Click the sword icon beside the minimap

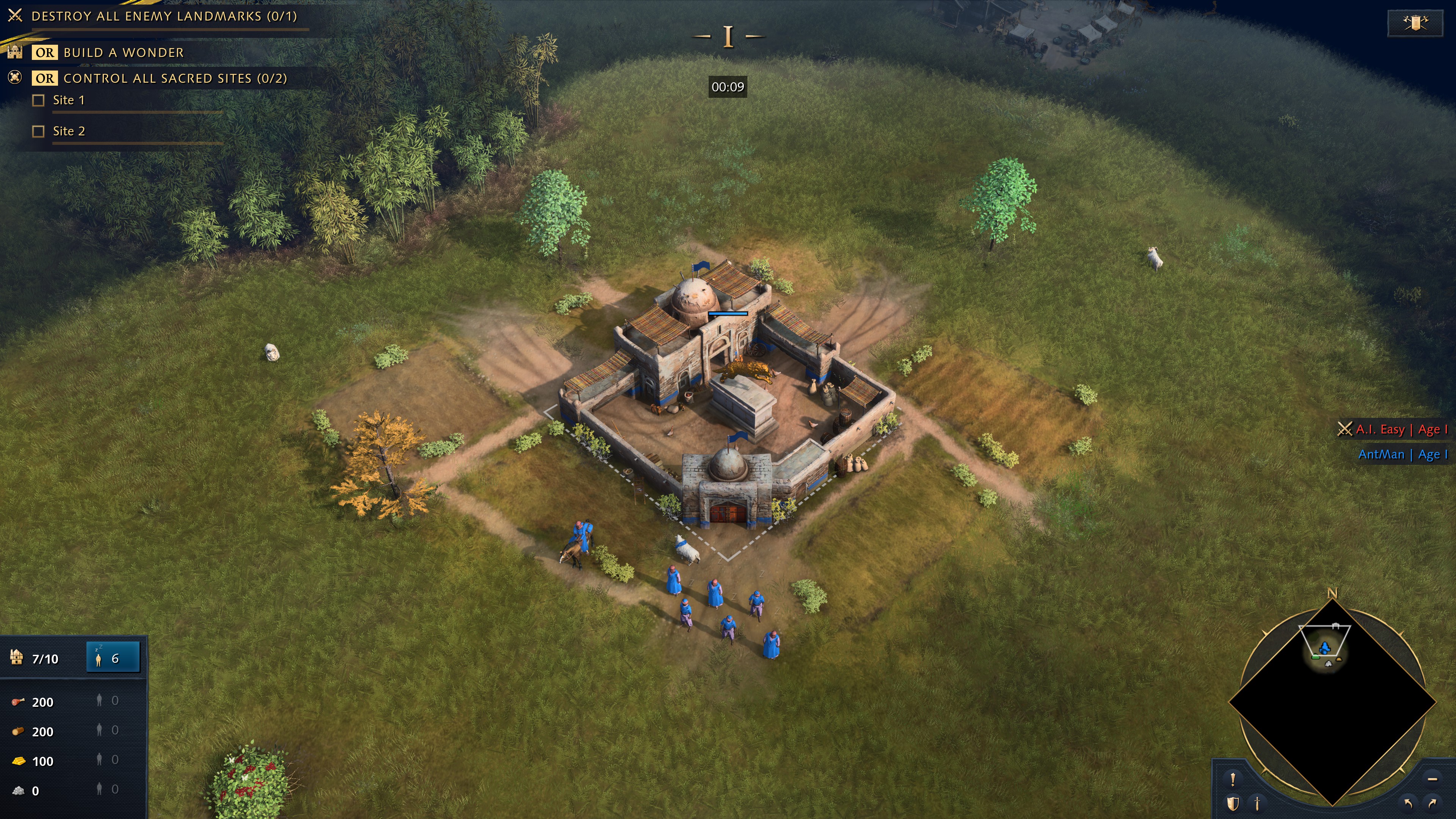[x=1258, y=803]
